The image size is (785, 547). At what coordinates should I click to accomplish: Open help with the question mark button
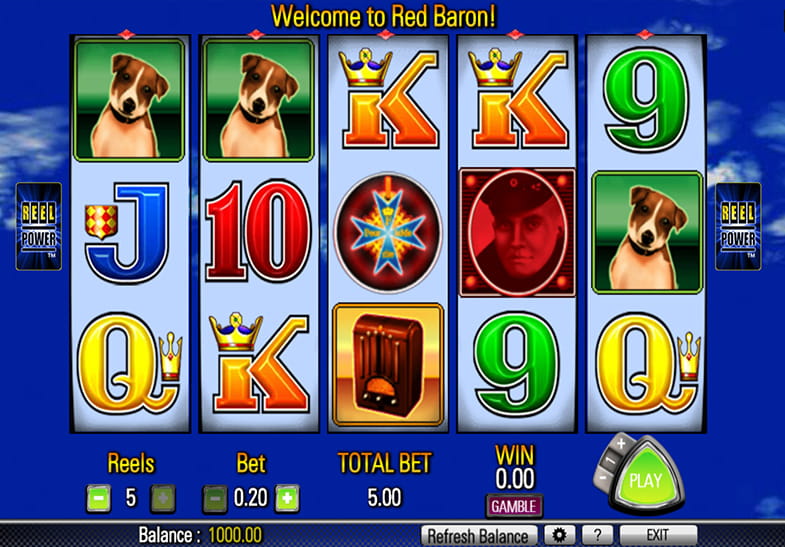596,535
